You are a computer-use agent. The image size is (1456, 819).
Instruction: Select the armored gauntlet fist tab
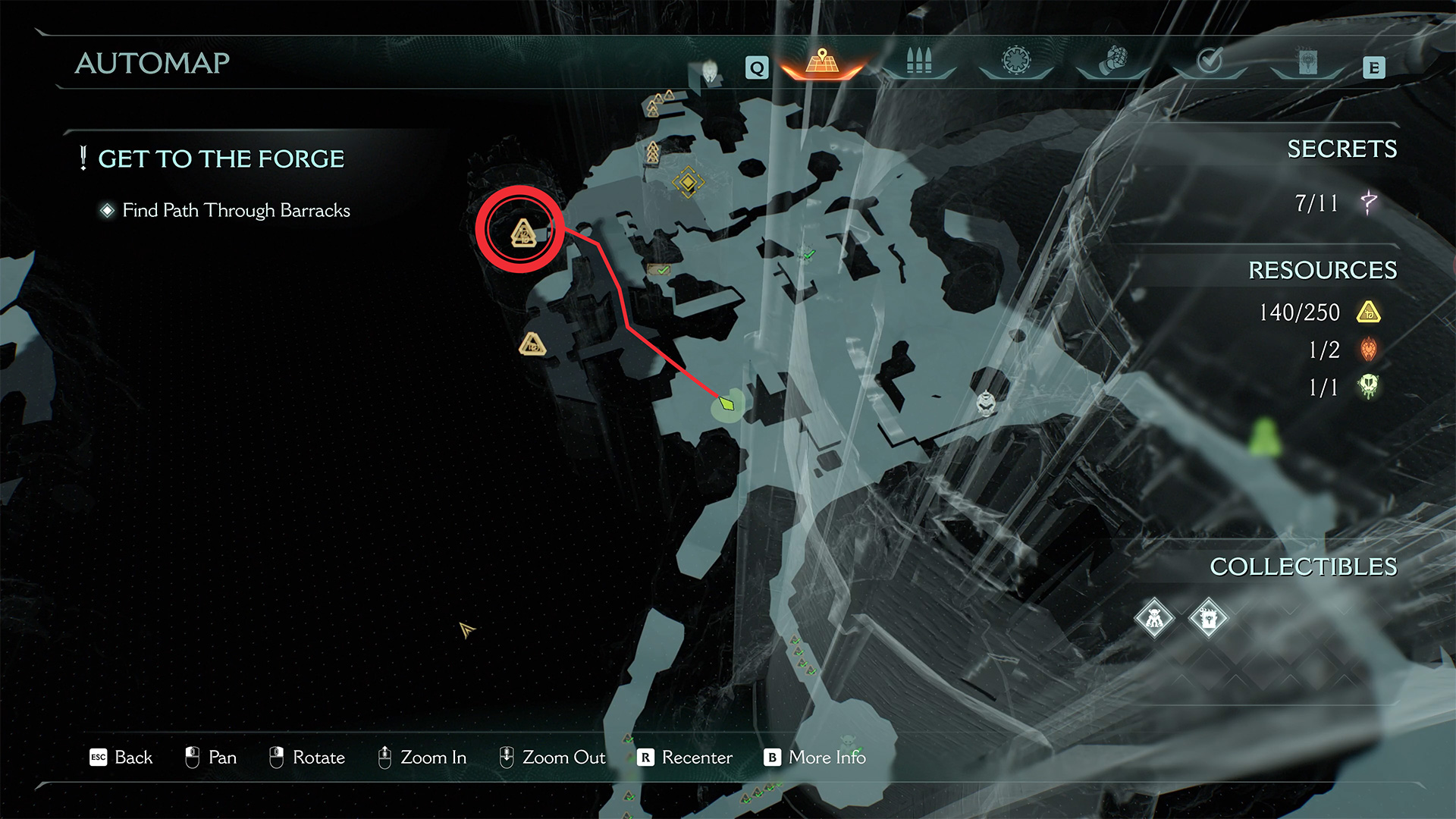[1113, 61]
